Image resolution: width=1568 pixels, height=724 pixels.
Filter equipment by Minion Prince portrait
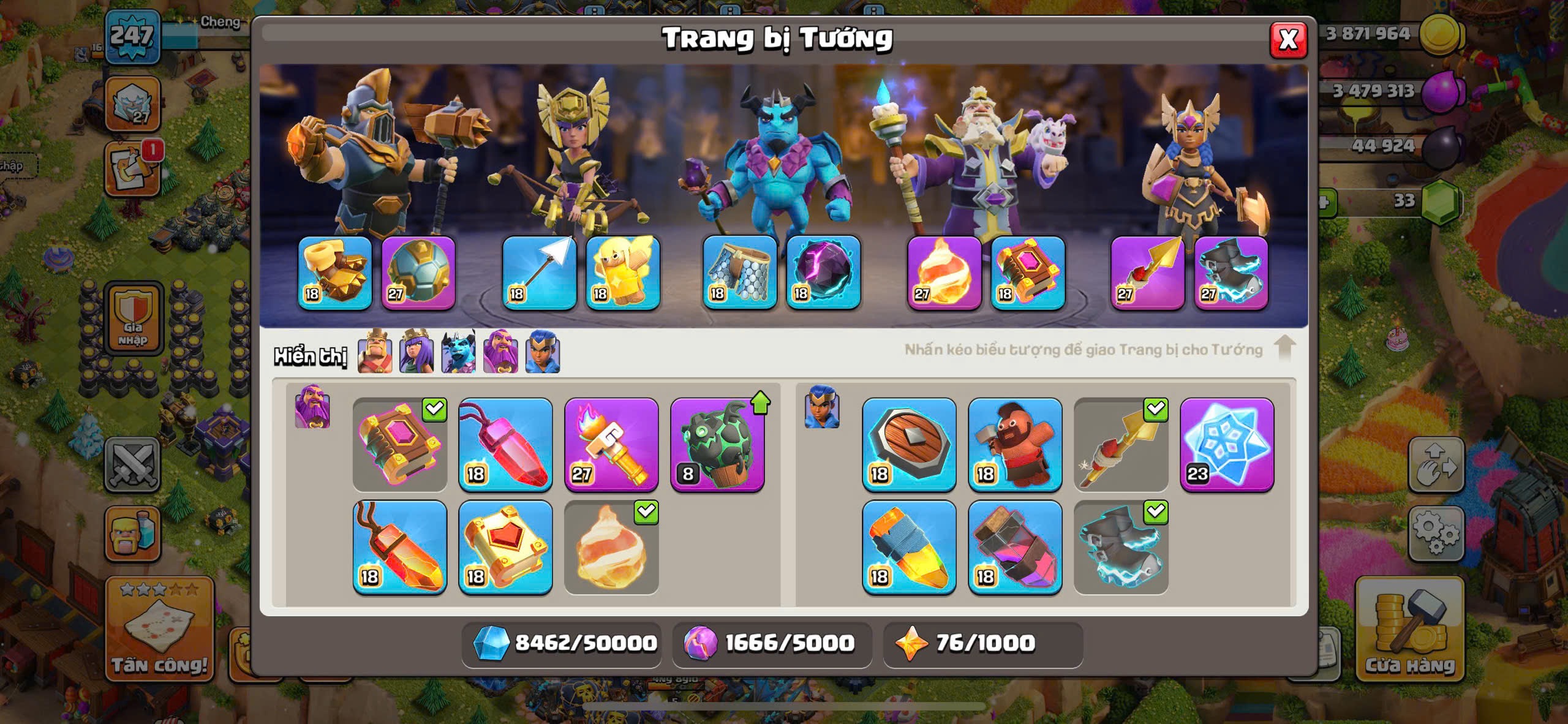pyautogui.click(x=458, y=352)
